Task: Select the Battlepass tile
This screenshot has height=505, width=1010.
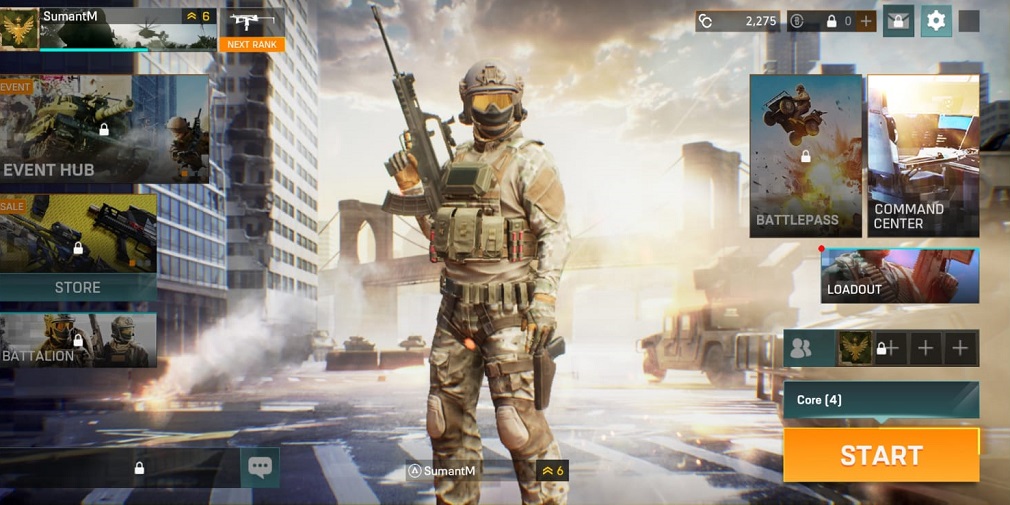Action: (805, 156)
